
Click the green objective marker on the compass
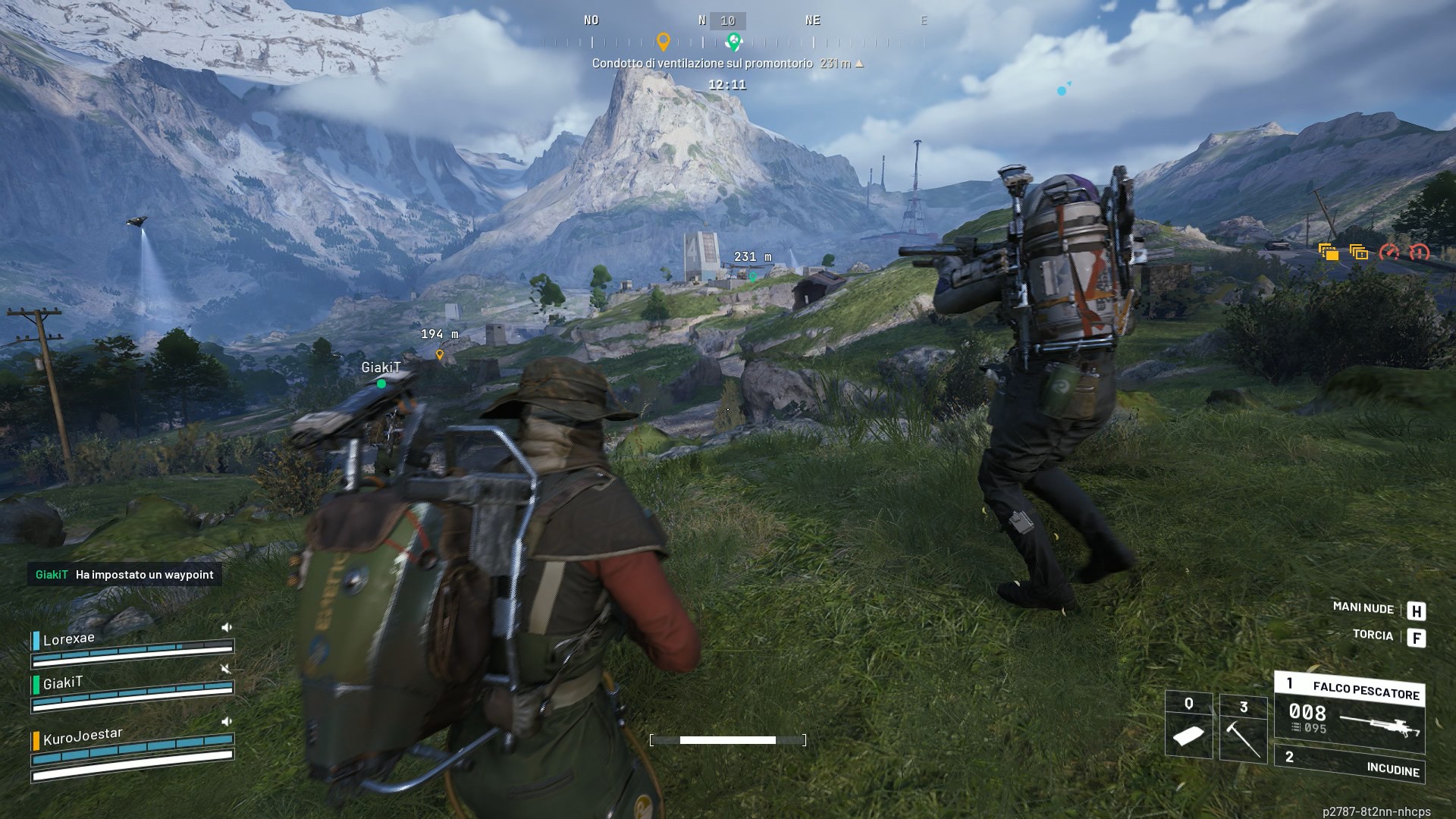[733, 40]
